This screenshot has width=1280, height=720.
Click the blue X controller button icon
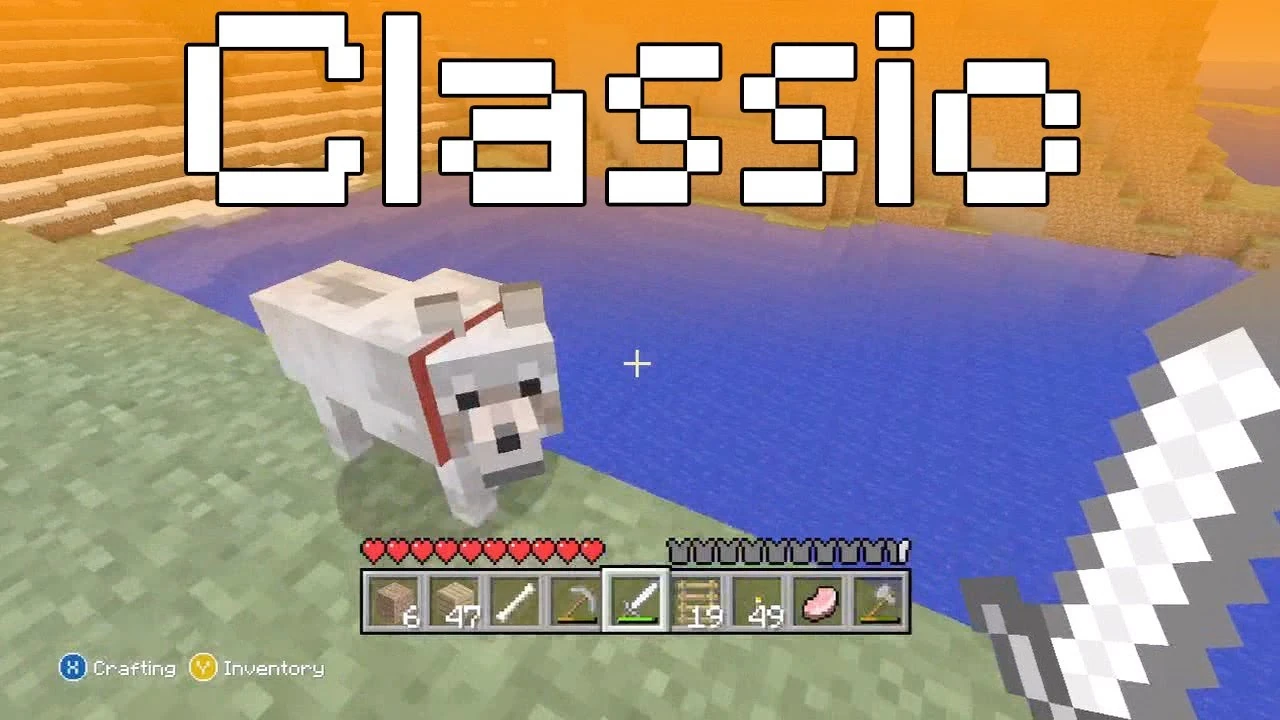(71, 668)
